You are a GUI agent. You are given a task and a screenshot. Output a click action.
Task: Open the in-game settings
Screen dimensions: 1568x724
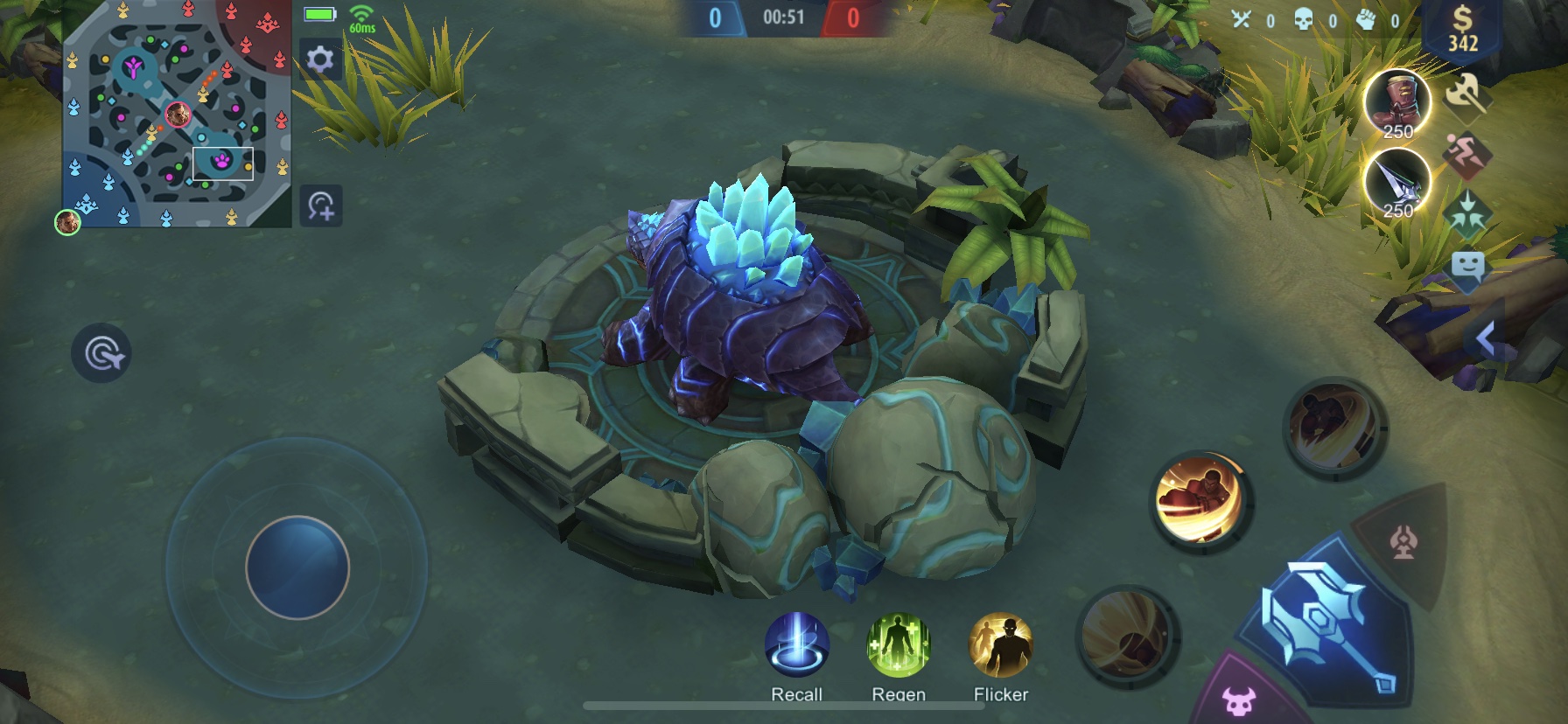tap(320, 59)
